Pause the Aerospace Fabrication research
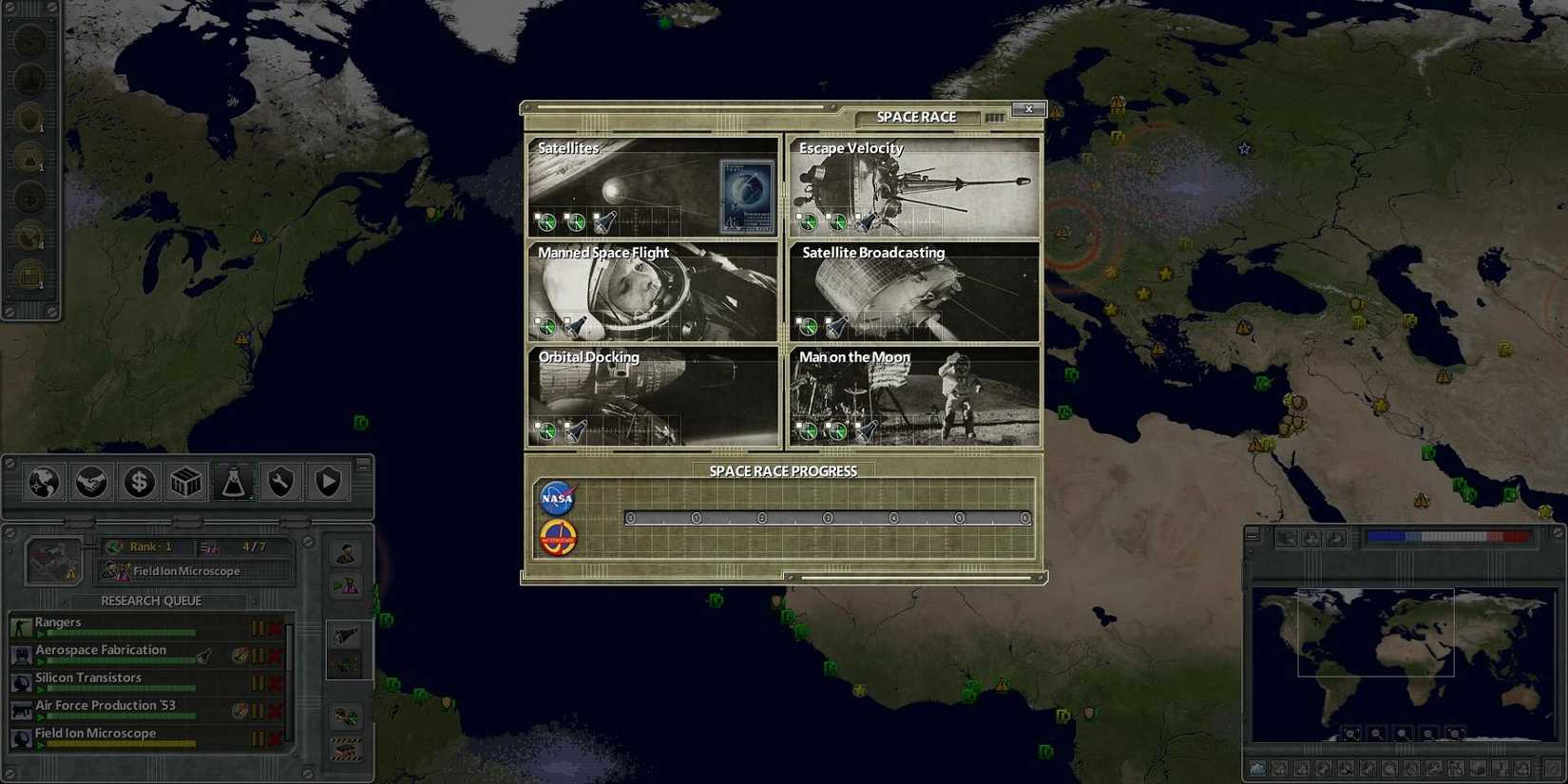 tap(258, 656)
